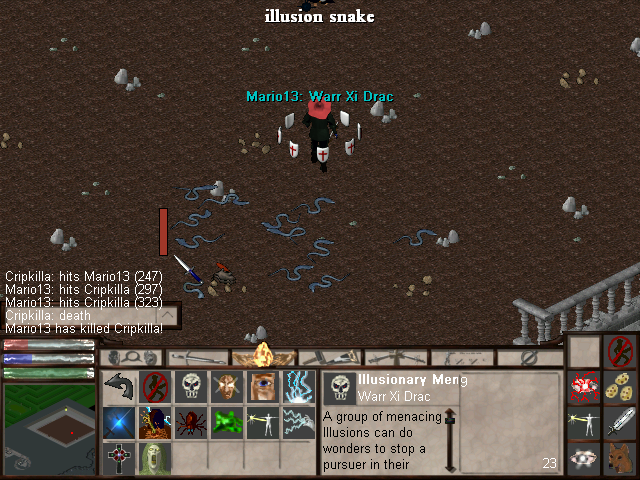Viewport: 640px width, 480px height.
Task: Click the curved back arrow icon
Action: pyautogui.click(x=119, y=386)
